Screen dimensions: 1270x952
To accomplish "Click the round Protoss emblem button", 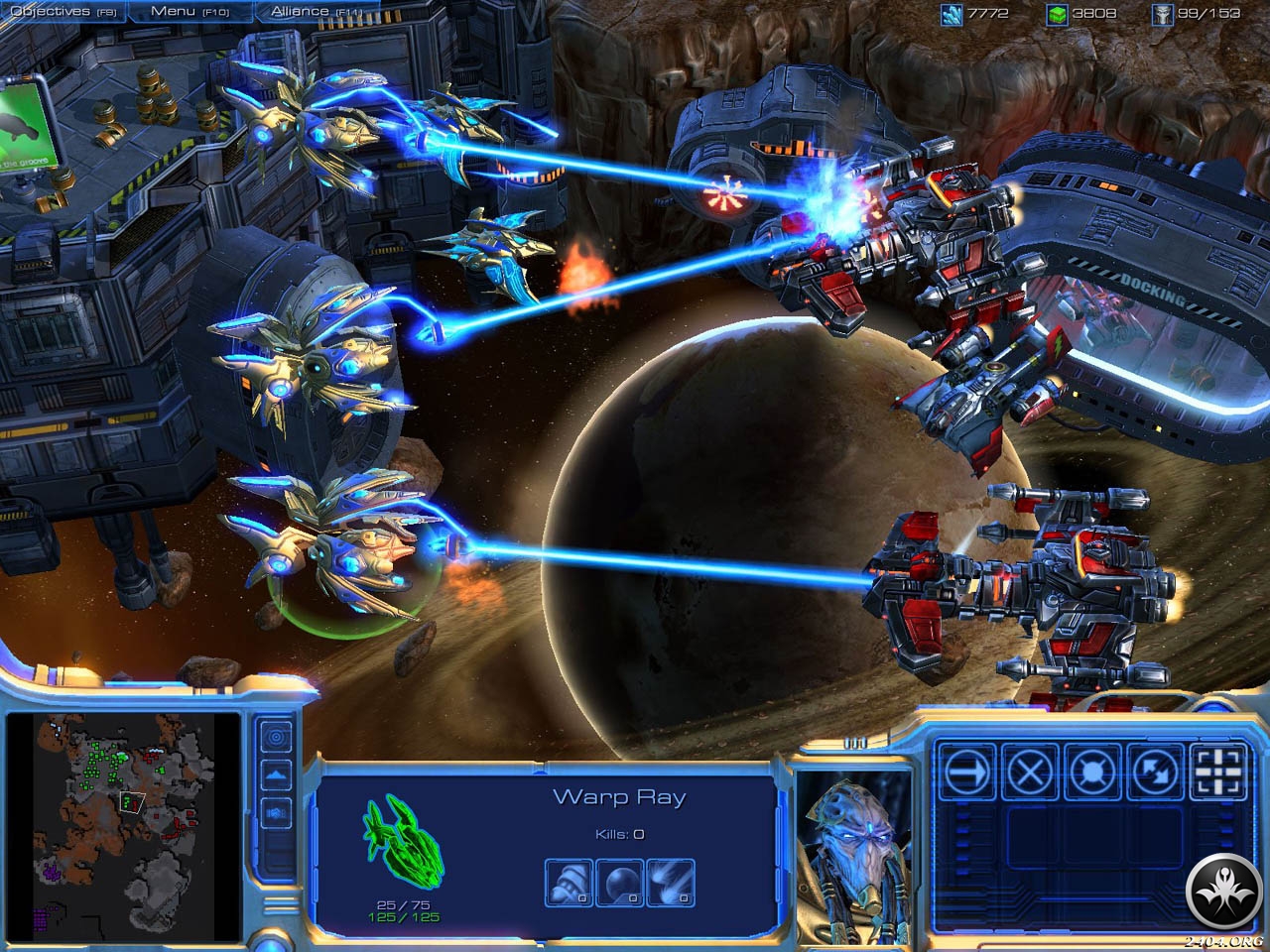I will click(1221, 888).
